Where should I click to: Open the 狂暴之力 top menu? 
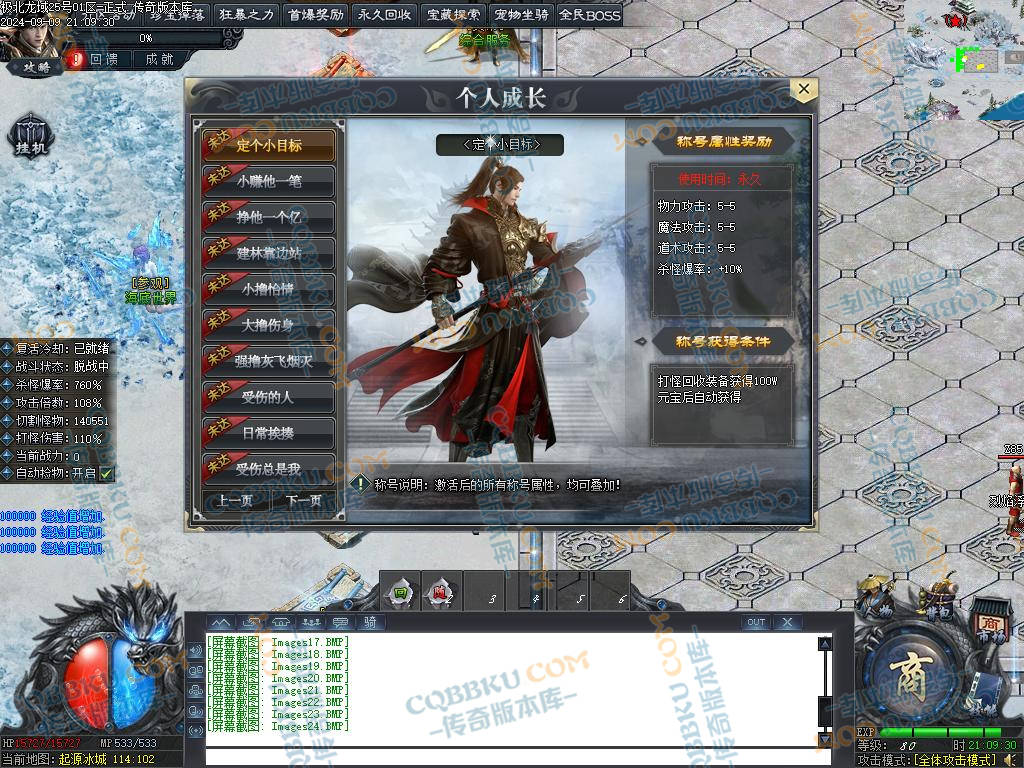coord(245,15)
